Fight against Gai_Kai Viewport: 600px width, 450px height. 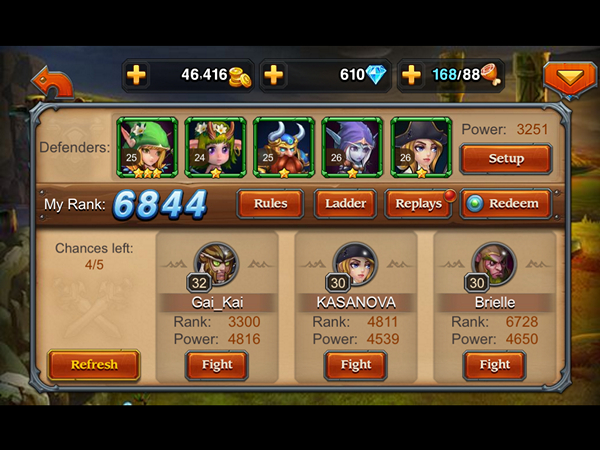[x=217, y=365]
